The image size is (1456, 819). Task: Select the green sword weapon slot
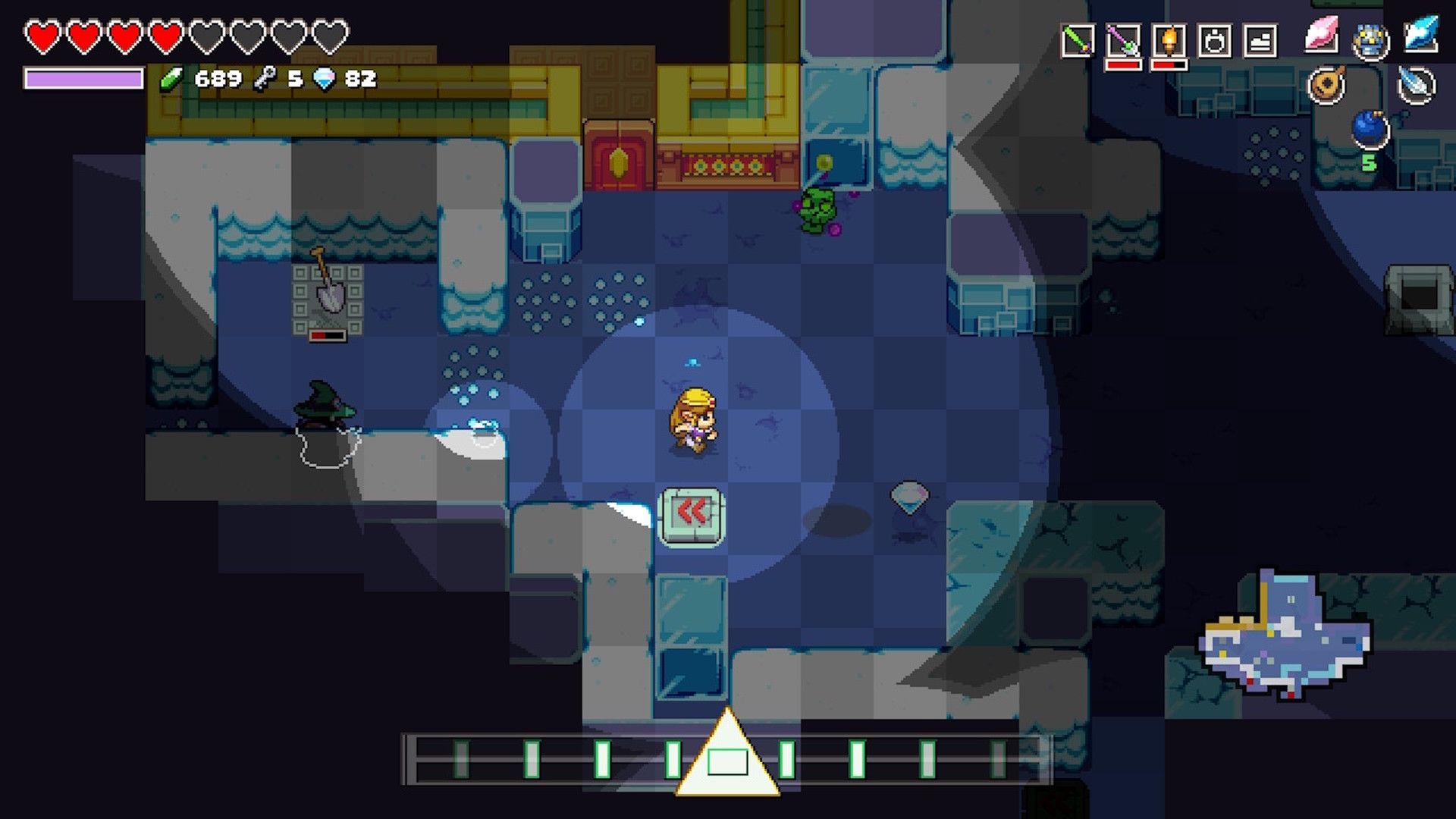1078,39
